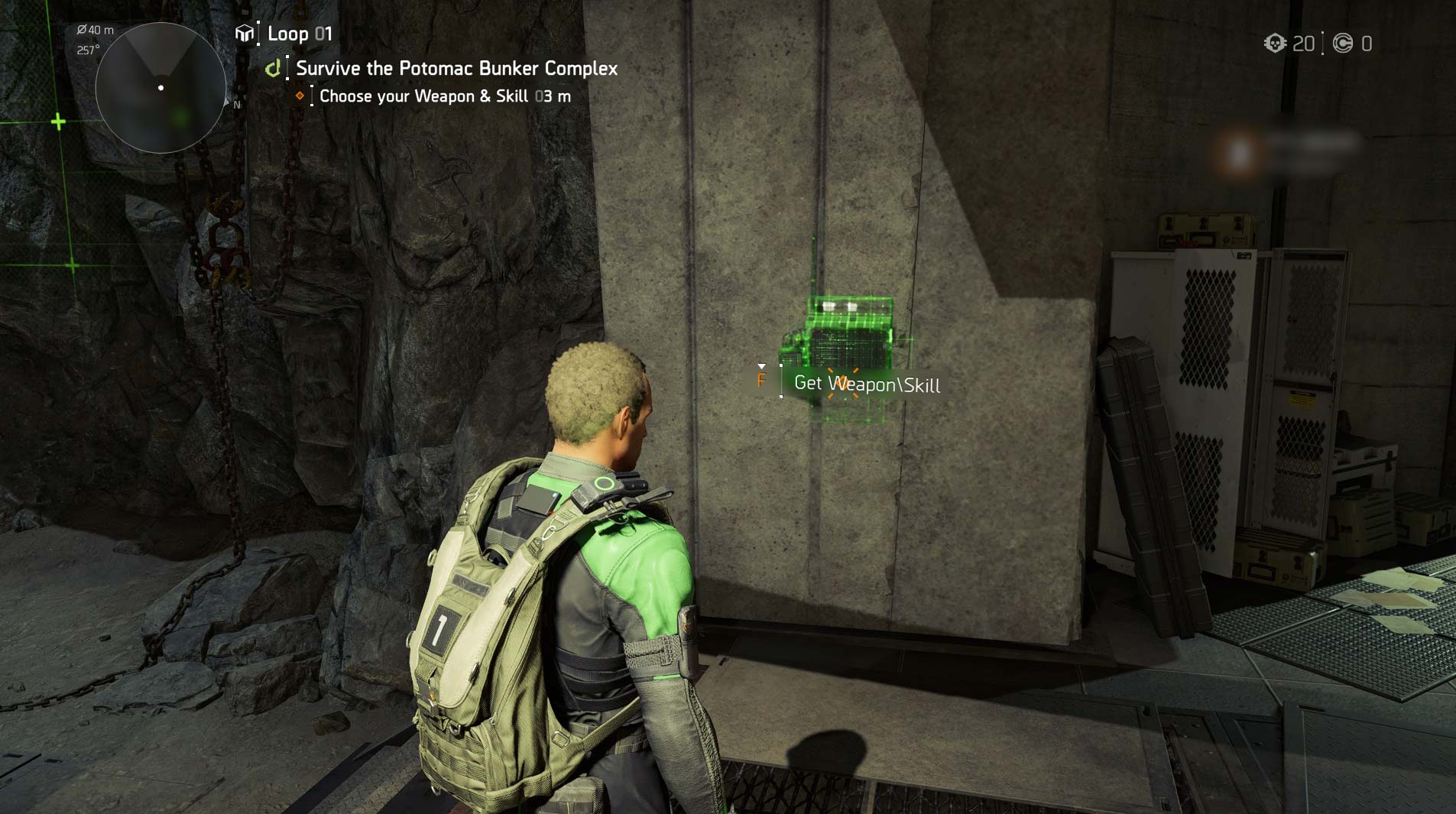Expand the Survive the Potomac Bunker Complex objective

point(456,68)
